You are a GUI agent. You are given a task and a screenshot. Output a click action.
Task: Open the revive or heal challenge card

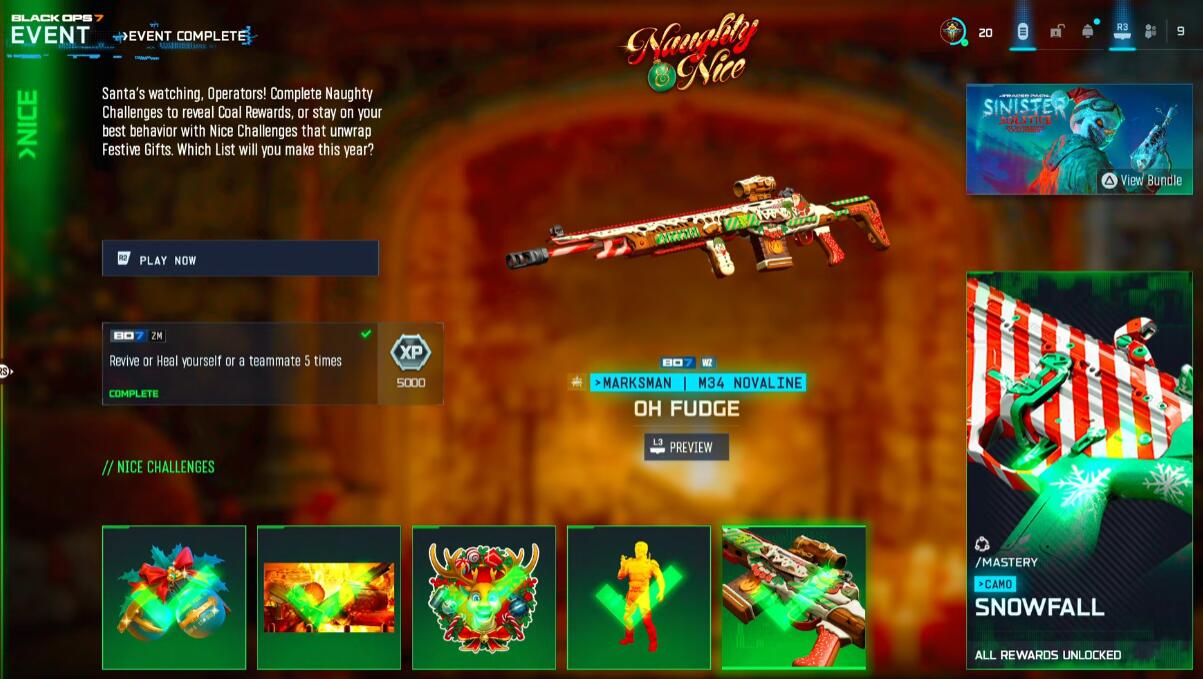click(240, 363)
